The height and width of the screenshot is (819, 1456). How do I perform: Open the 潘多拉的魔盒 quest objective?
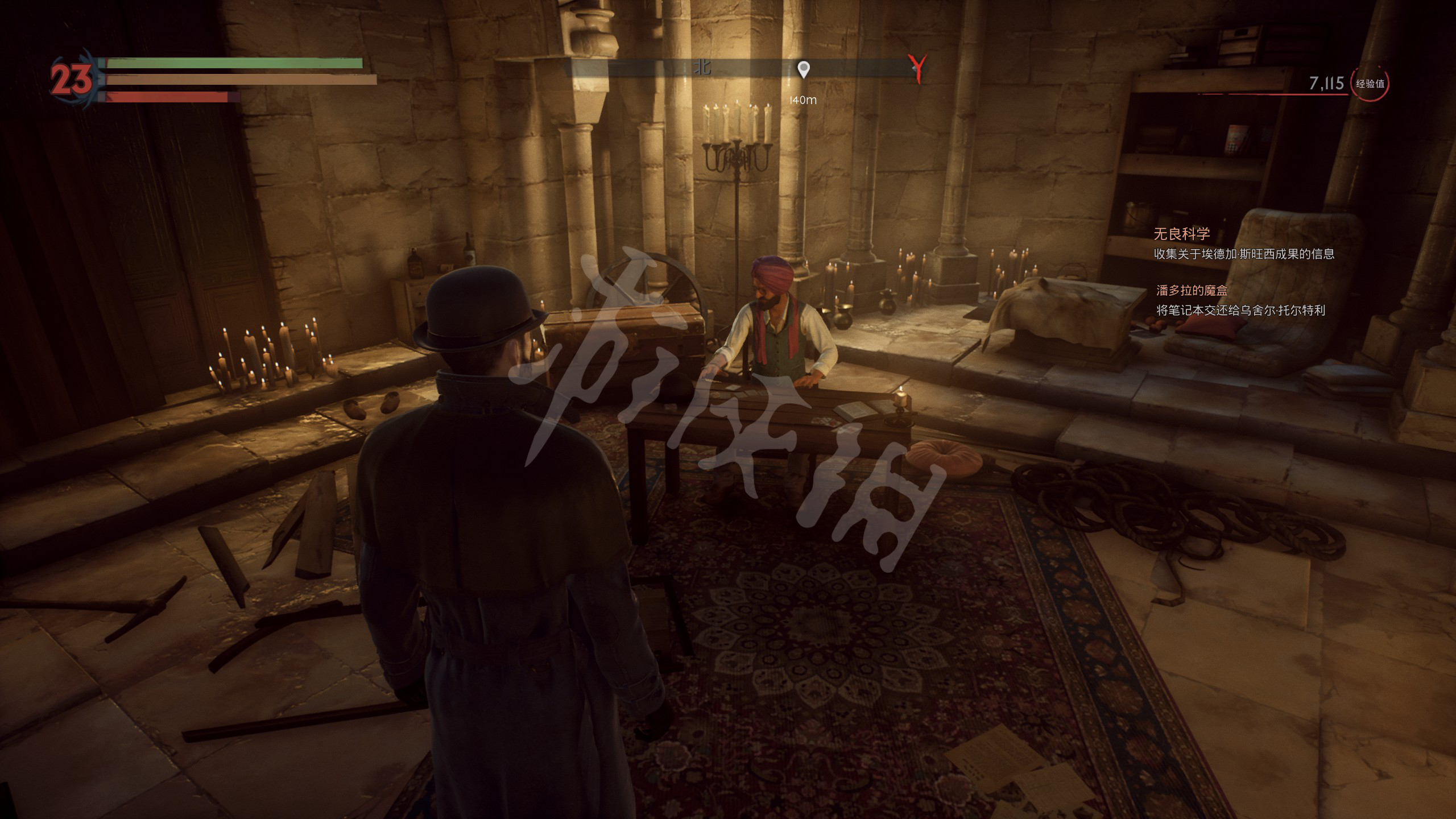tap(1192, 291)
